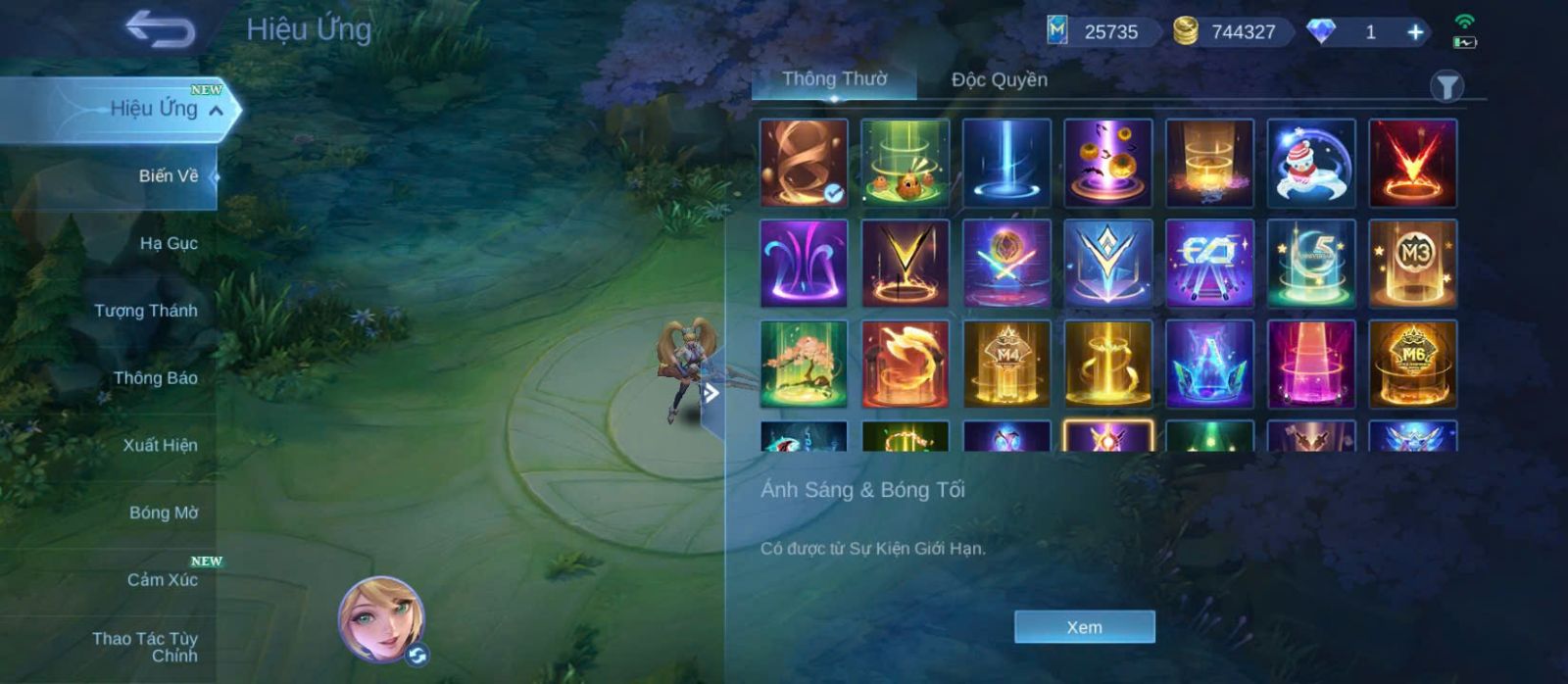
Task: Click the Xem preview button
Action: (x=1084, y=627)
